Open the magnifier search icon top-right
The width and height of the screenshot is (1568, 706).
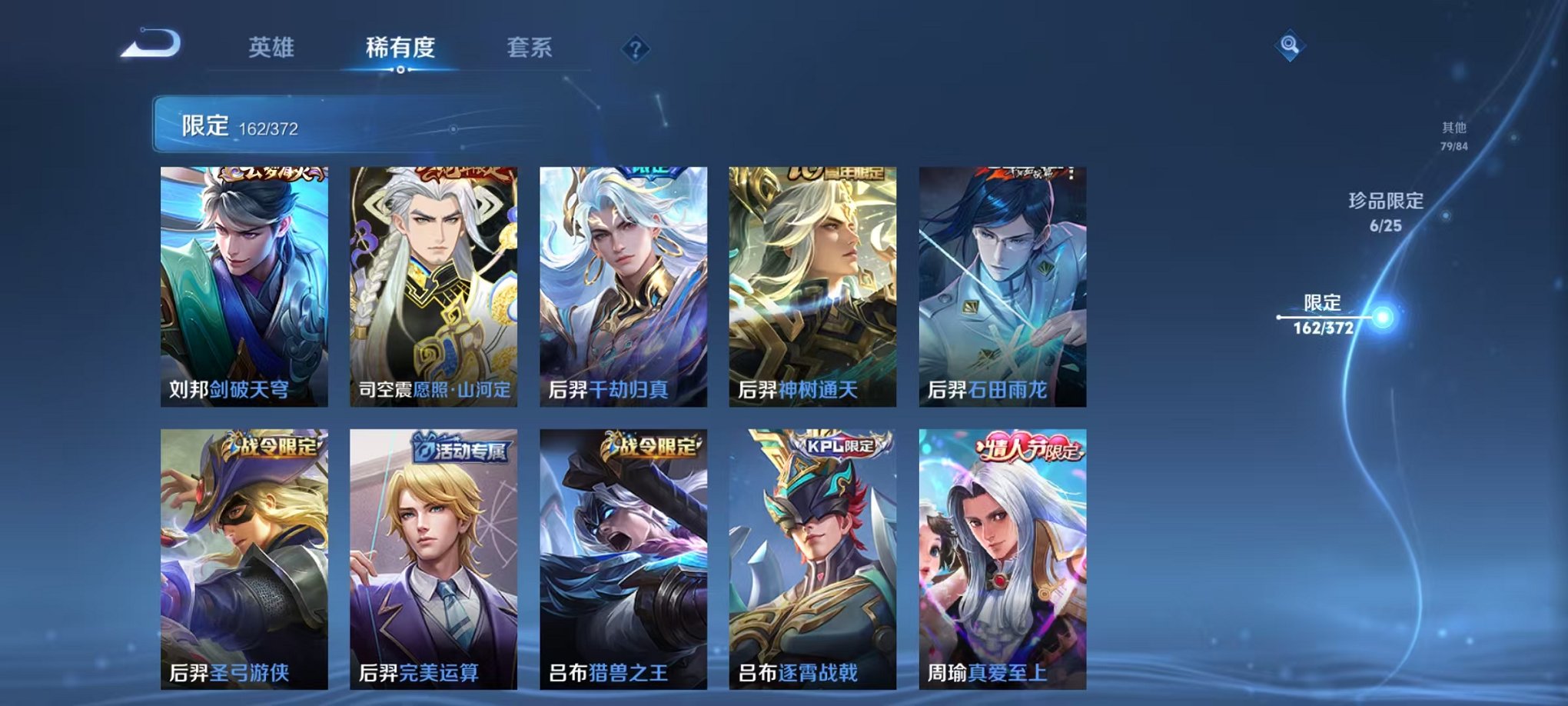click(x=1291, y=44)
